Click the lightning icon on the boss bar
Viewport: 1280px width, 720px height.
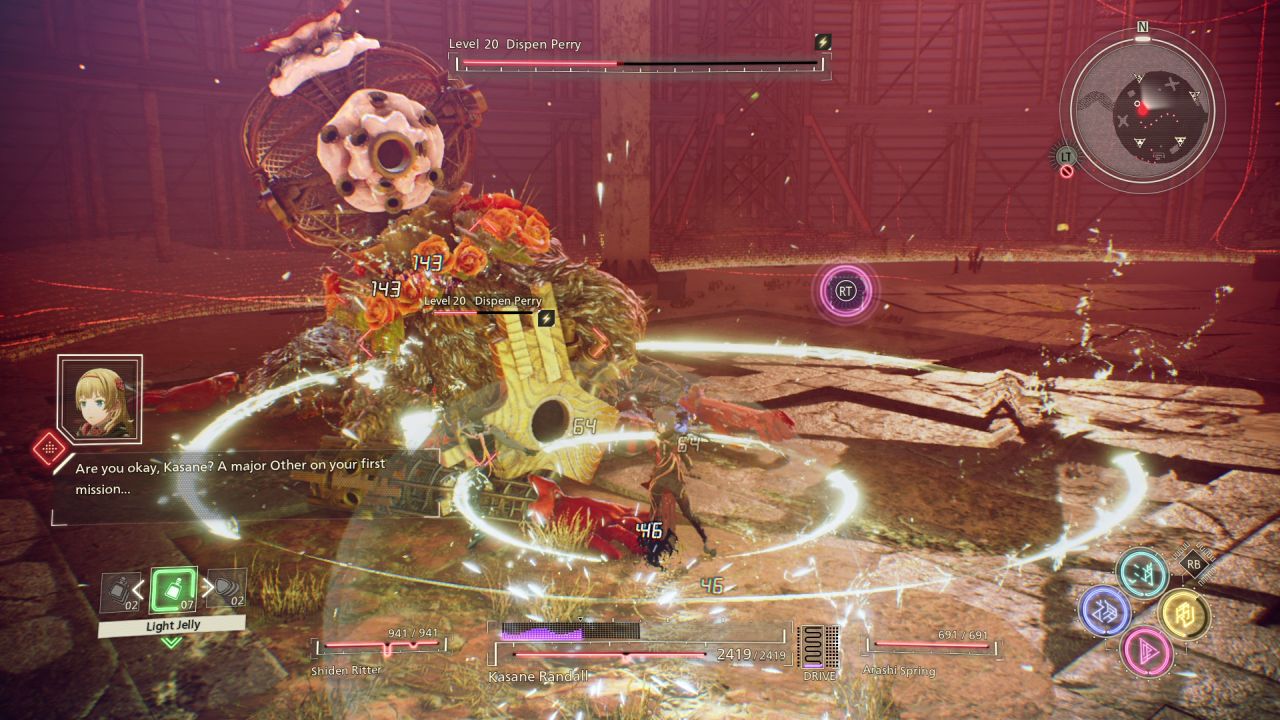point(823,42)
